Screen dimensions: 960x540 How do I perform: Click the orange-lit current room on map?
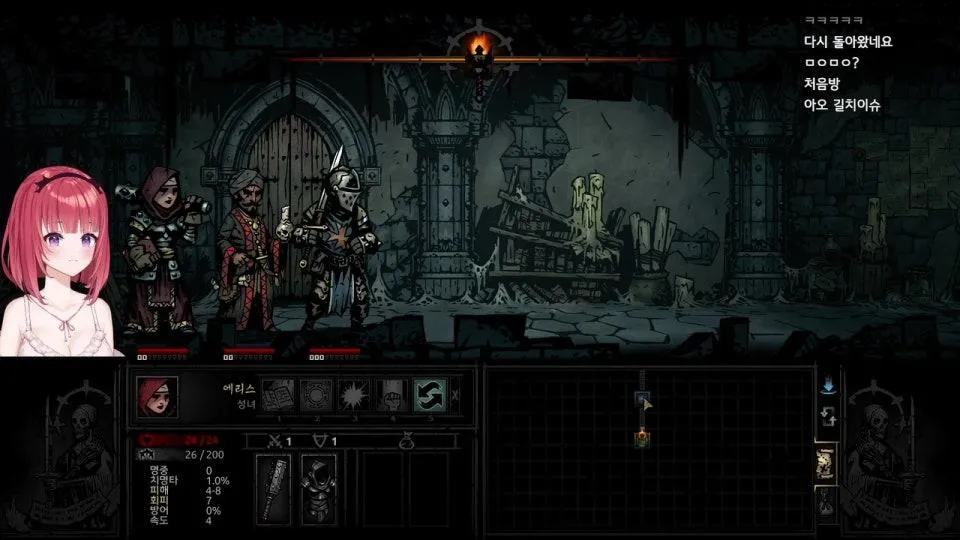coord(642,437)
